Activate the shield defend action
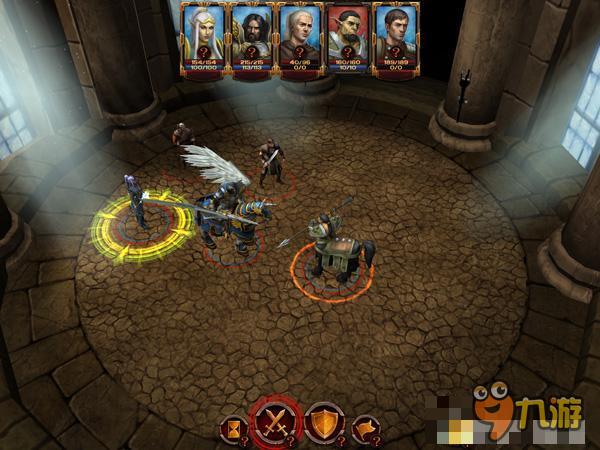 [x=323, y=421]
